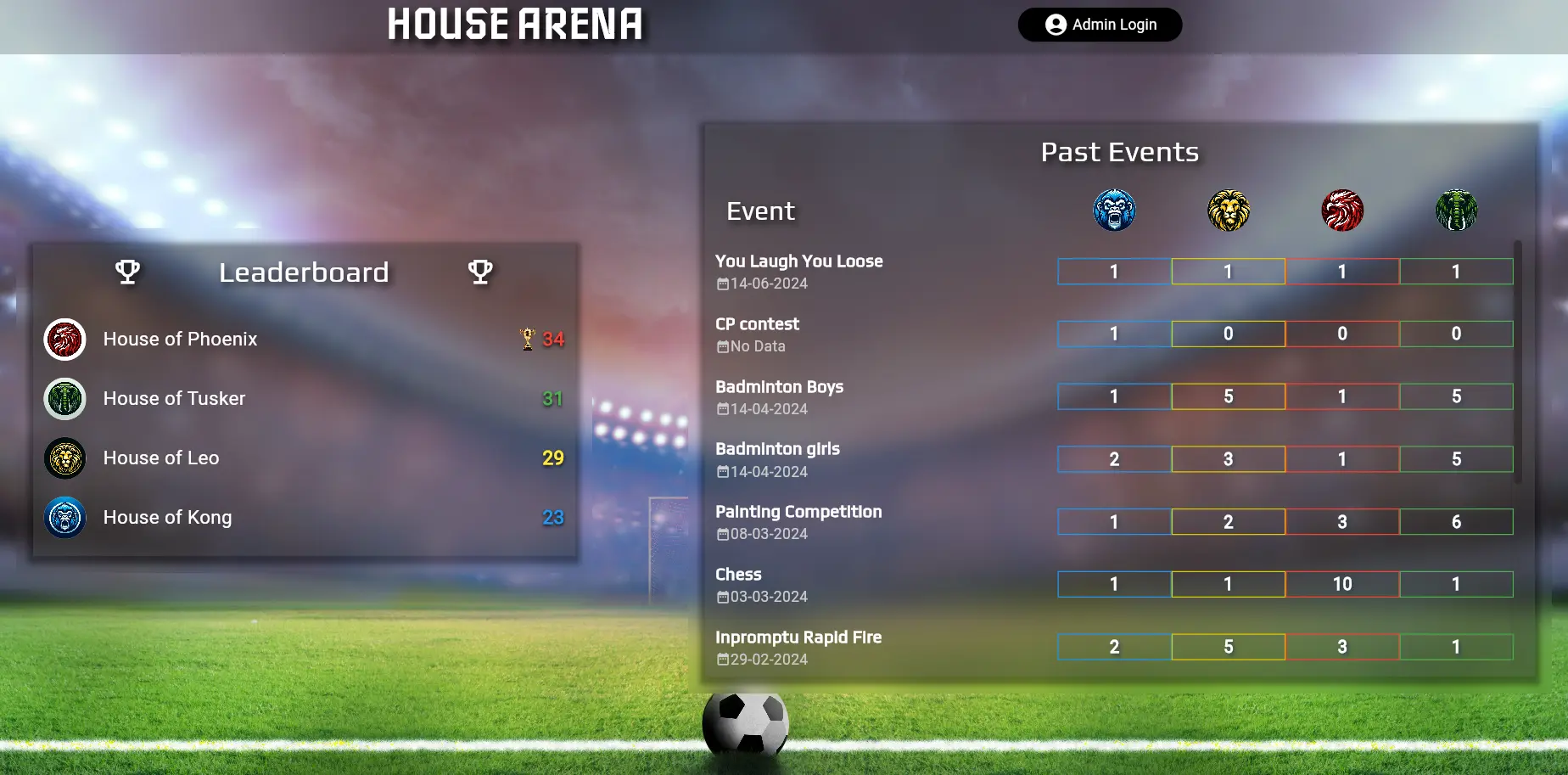Viewport: 1568px width, 775px height.
Task: Click the gorilla icon for House of Kong column
Action: tap(1113, 211)
